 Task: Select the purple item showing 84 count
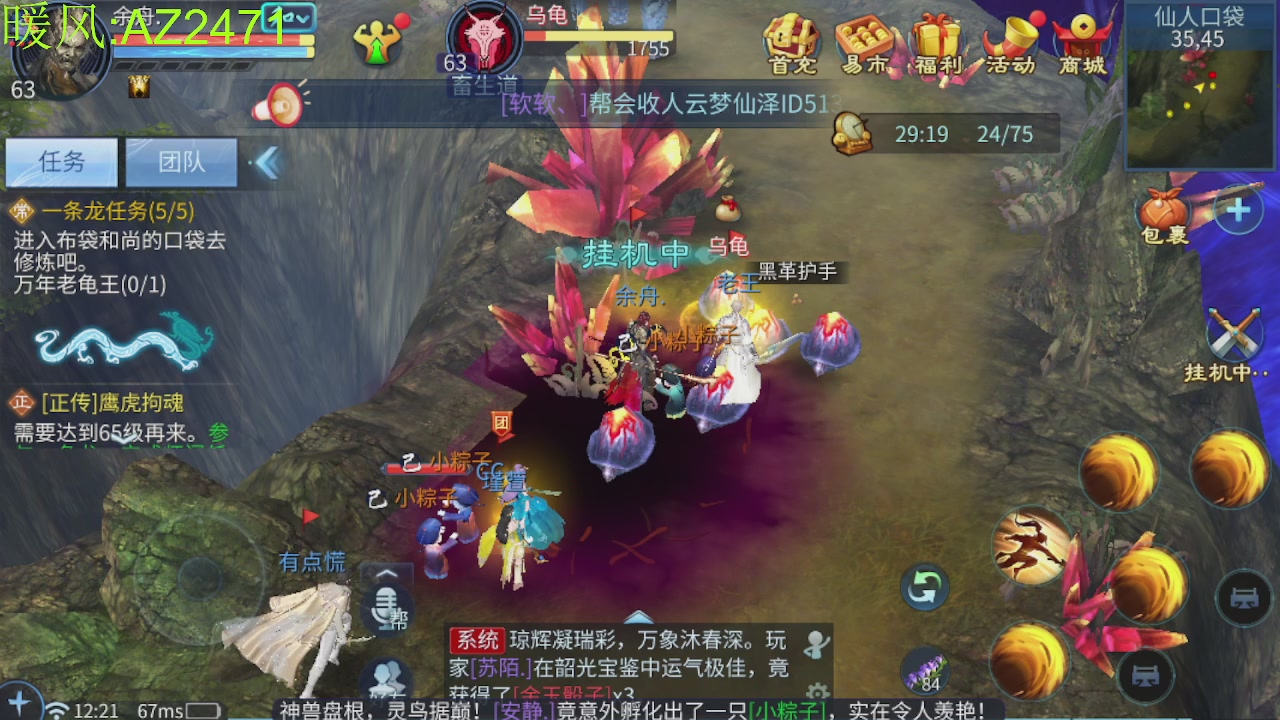(x=925, y=668)
